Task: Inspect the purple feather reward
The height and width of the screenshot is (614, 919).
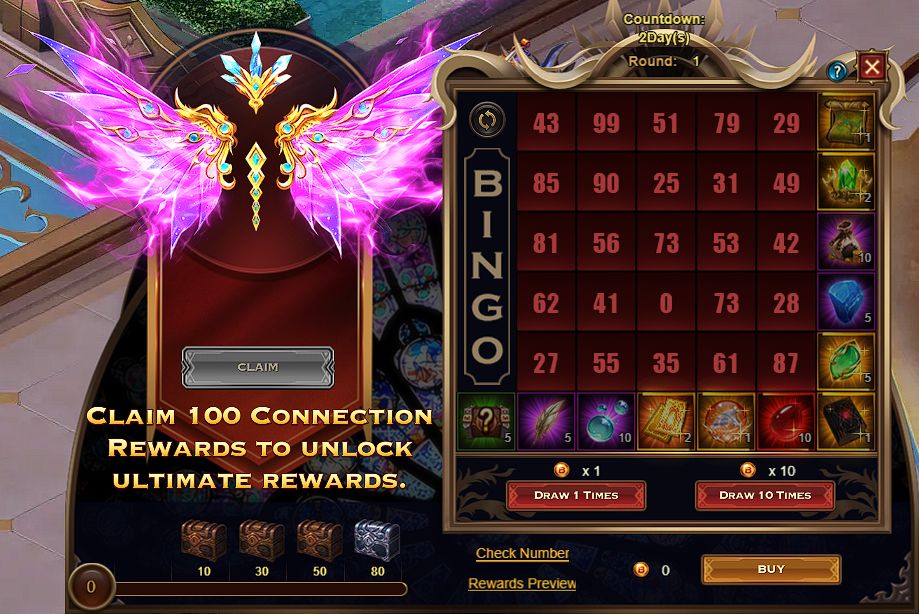Action: pos(546,421)
